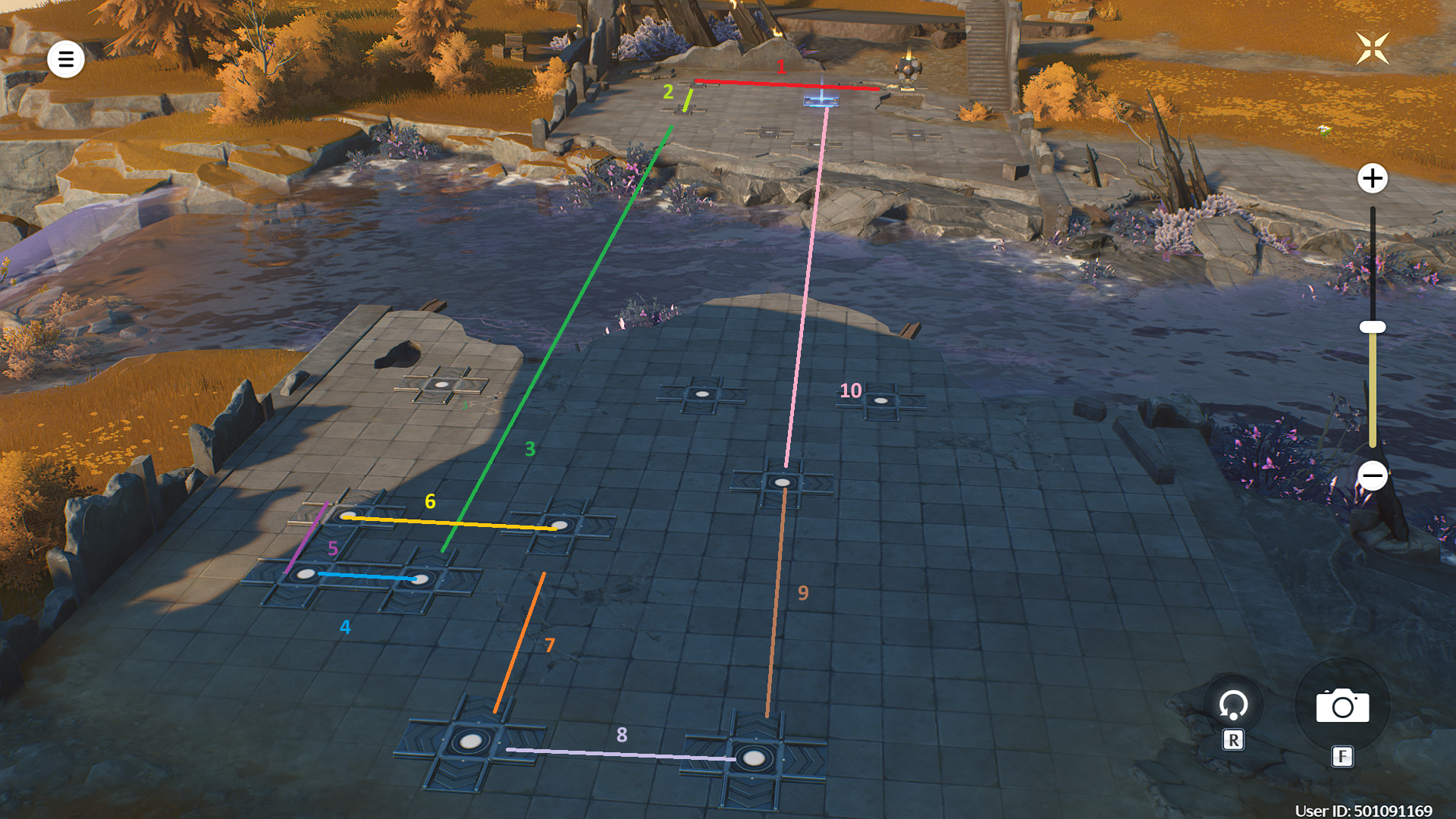The width and height of the screenshot is (1456, 819).
Task: Click the zoom in plus icon
Action: tap(1373, 180)
